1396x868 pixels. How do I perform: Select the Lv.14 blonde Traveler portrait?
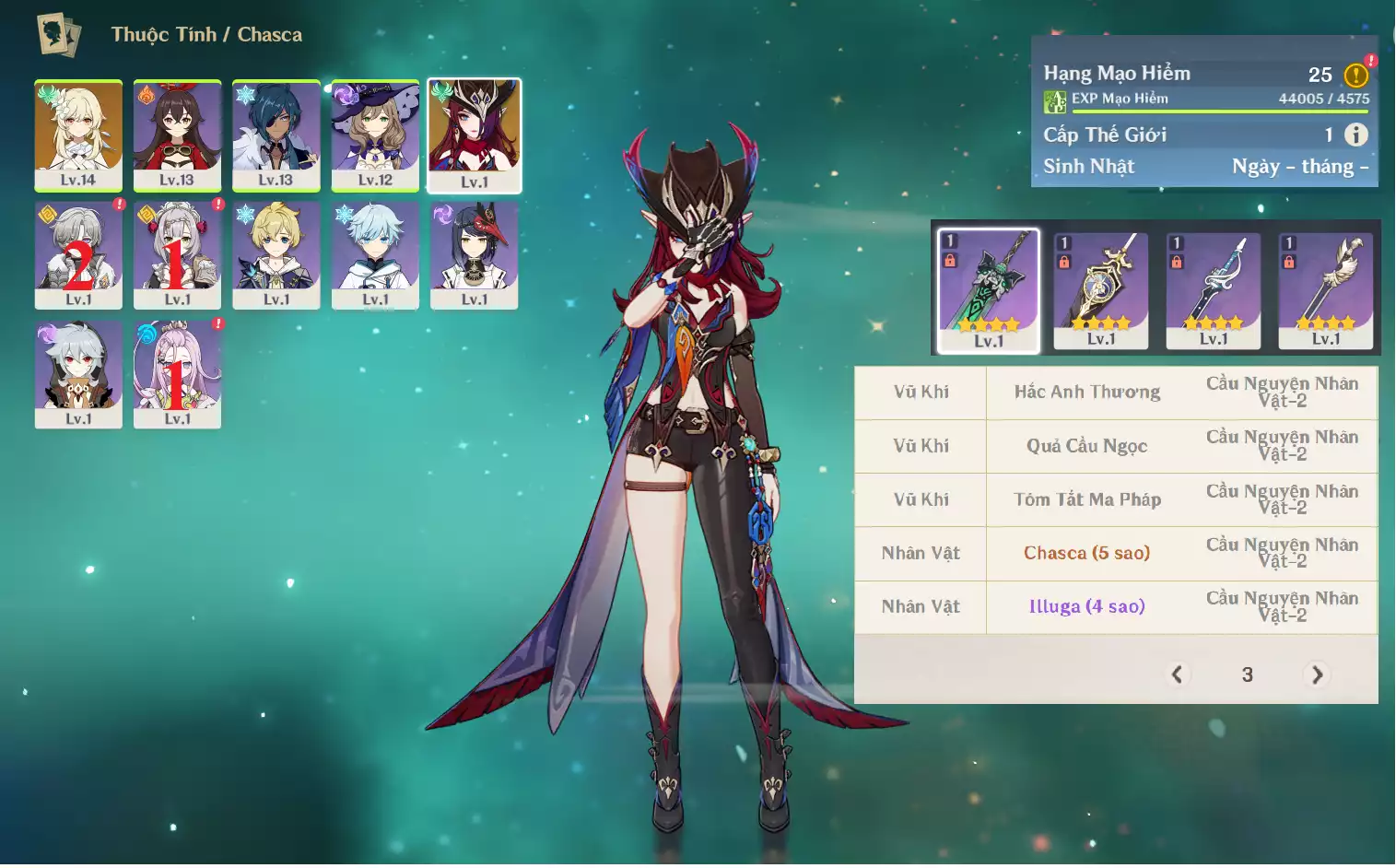[78, 135]
